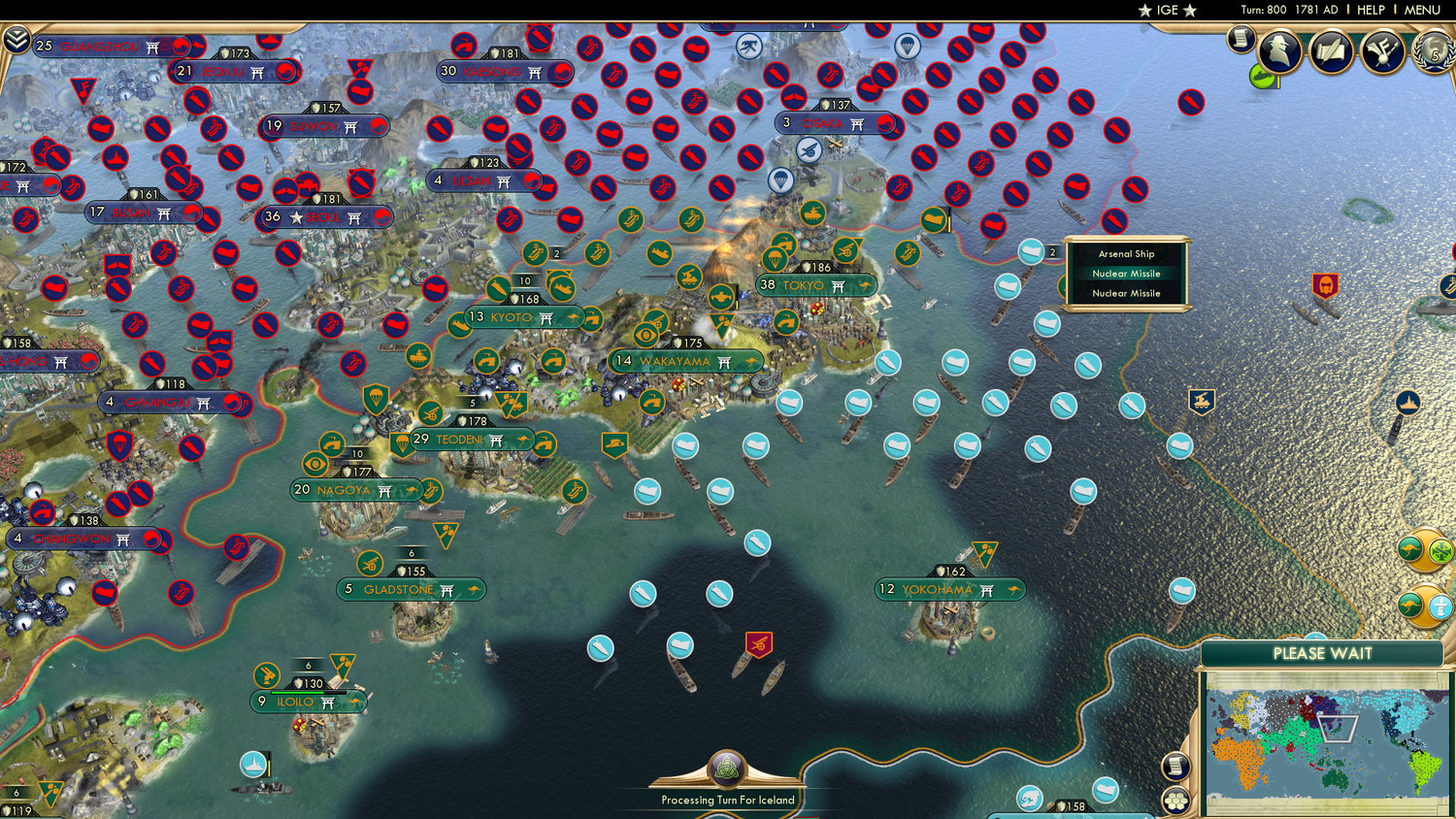Click the red flag marker east of Tokyo
The height and width of the screenshot is (819, 1456).
pos(1327,287)
